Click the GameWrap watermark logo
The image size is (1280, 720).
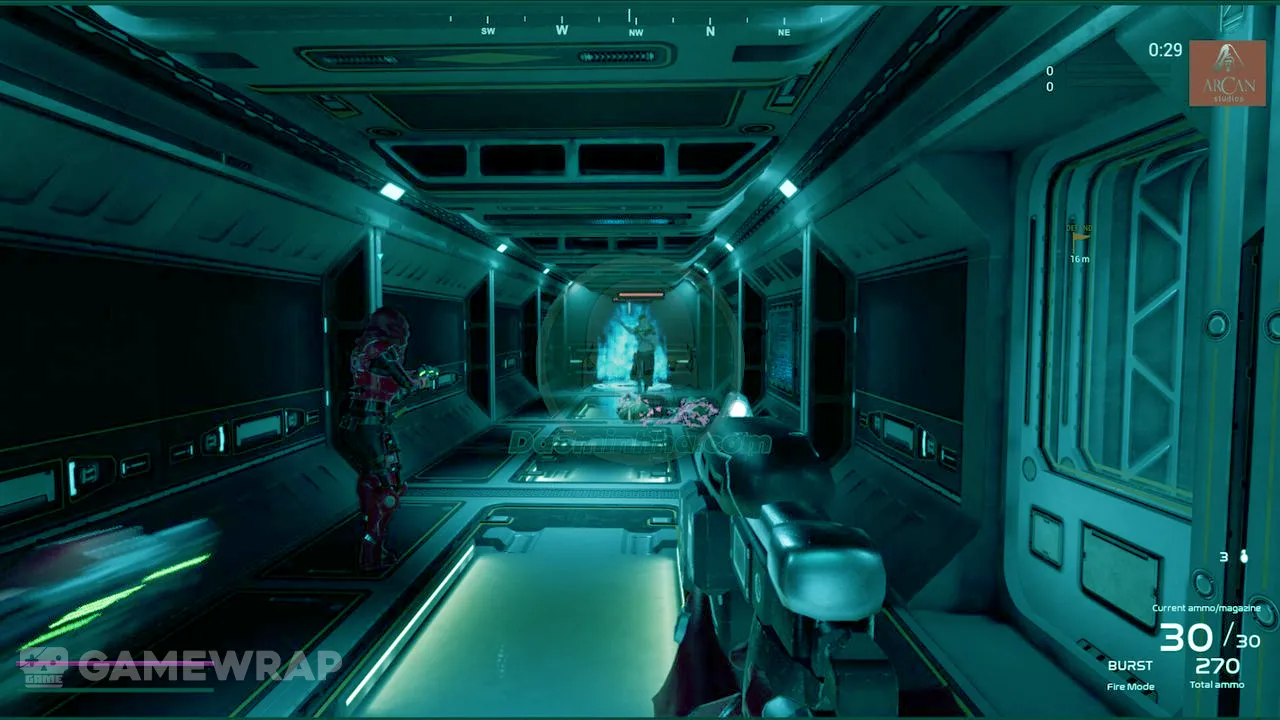[180, 666]
